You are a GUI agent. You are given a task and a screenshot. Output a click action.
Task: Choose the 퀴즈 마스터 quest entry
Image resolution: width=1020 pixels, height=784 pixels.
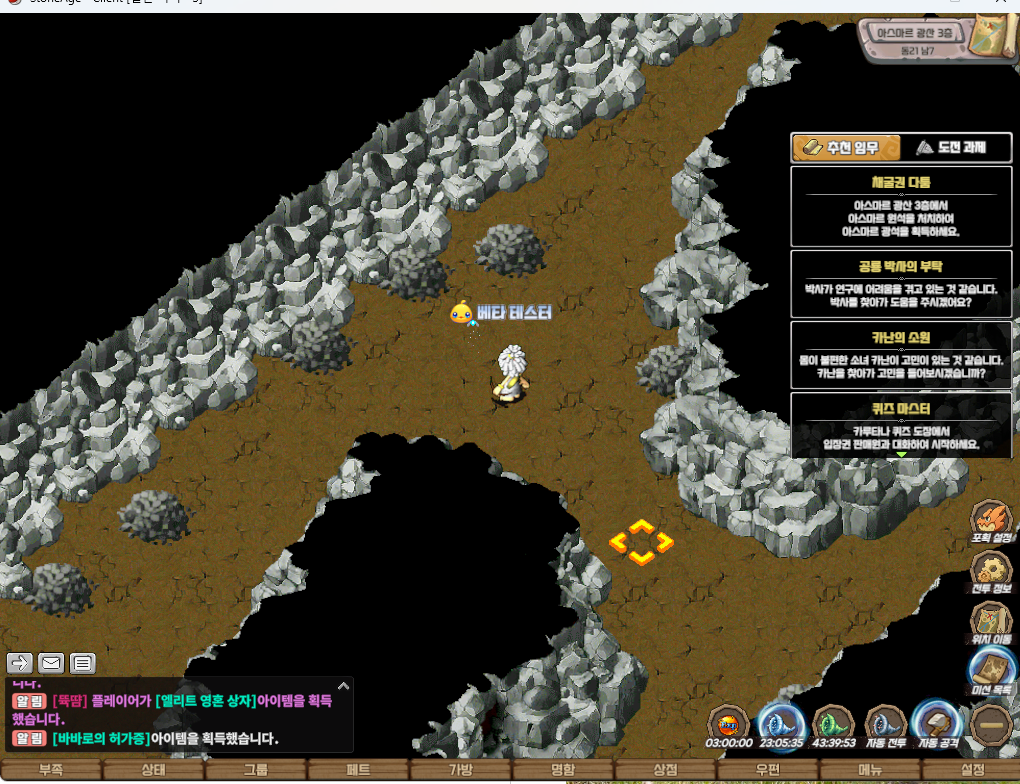900,425
